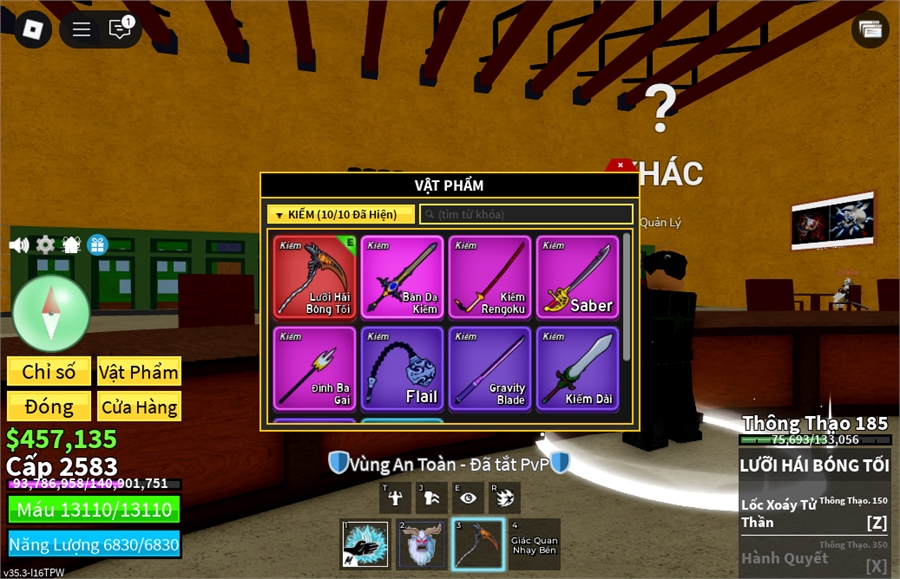Image resolution: width=900 pixels, height=579 pixels.
Task: Select the yeti beast hotbar slot
Action: 422,544
